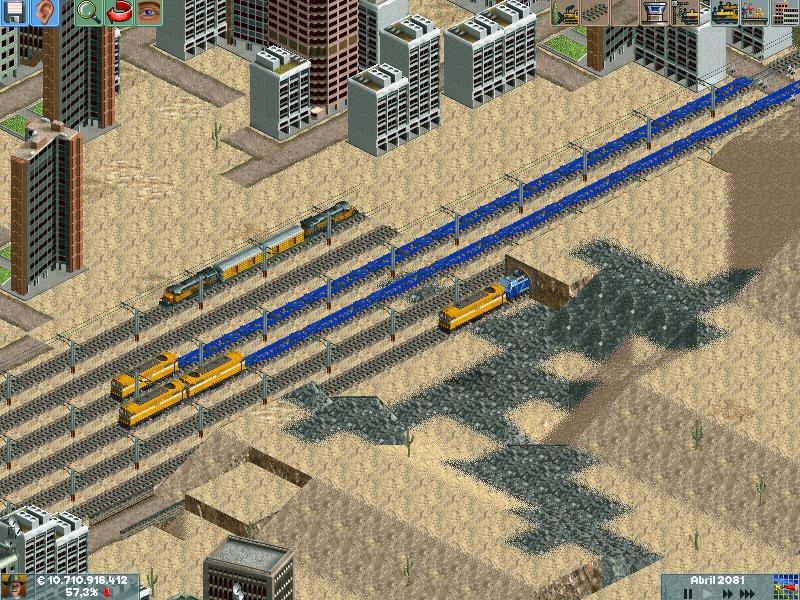Open the control tower airport build menu
Viewport: 800px width, 600px height.
pyautogui.click(x=655, y=13)
